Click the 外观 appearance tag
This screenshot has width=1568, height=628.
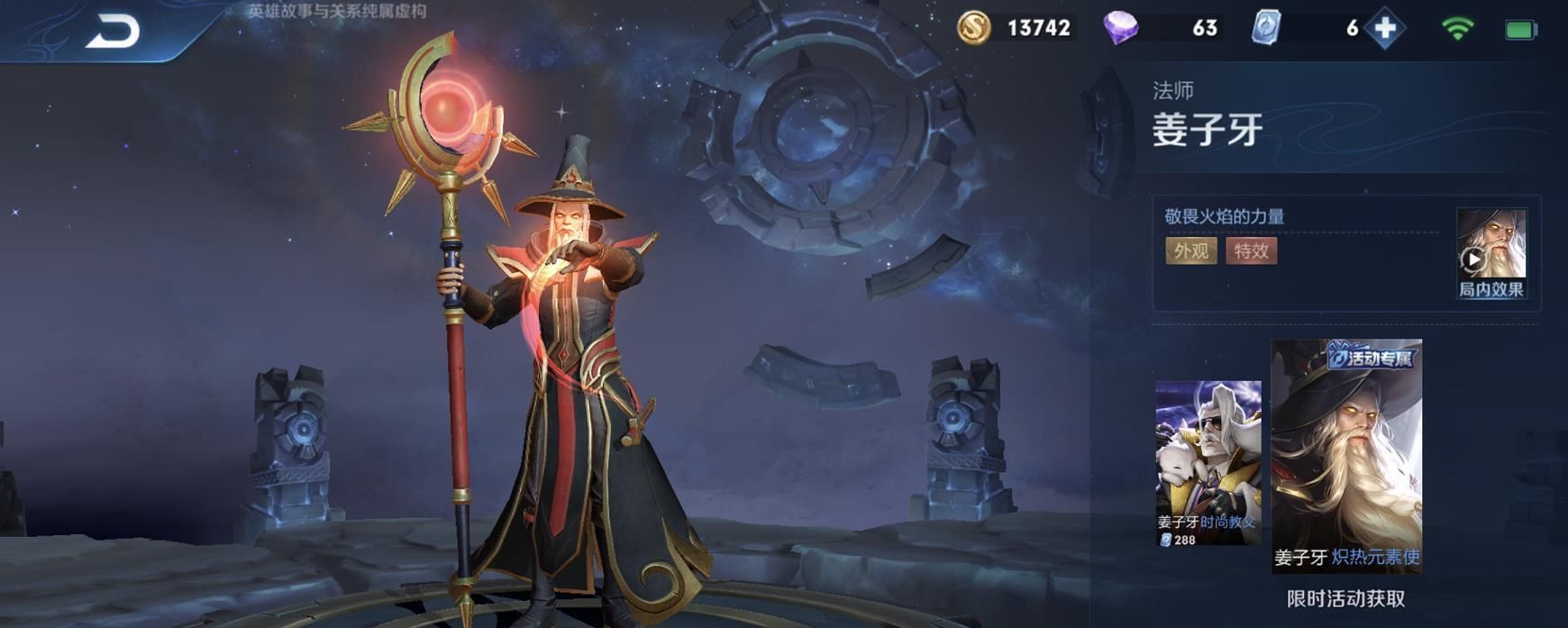pos(1190,250)
